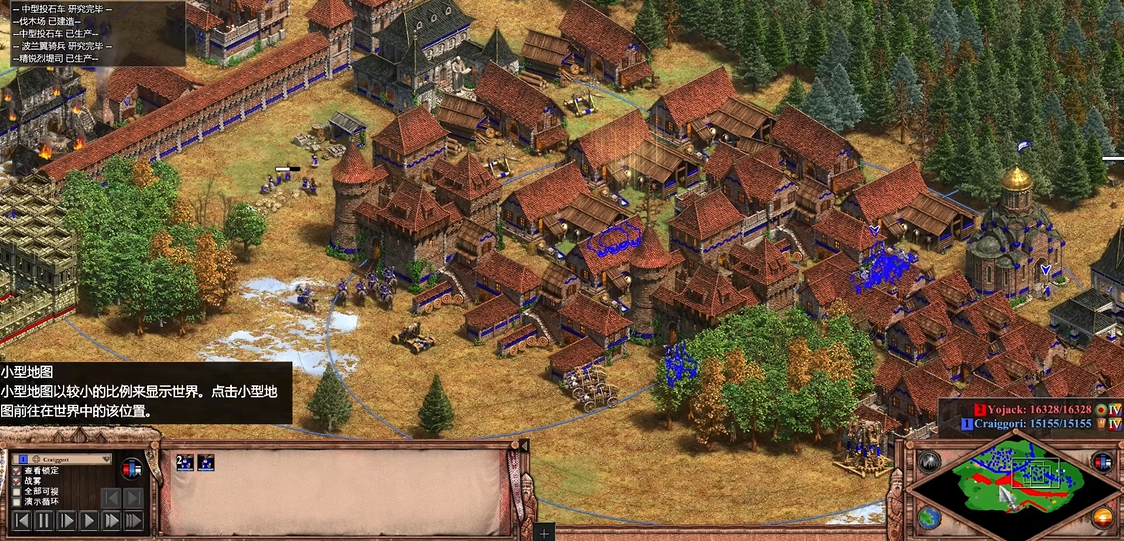The image size is (1124, 541).
Task: Click the flare signal button beside the minimap
Action: pos(930,462)
